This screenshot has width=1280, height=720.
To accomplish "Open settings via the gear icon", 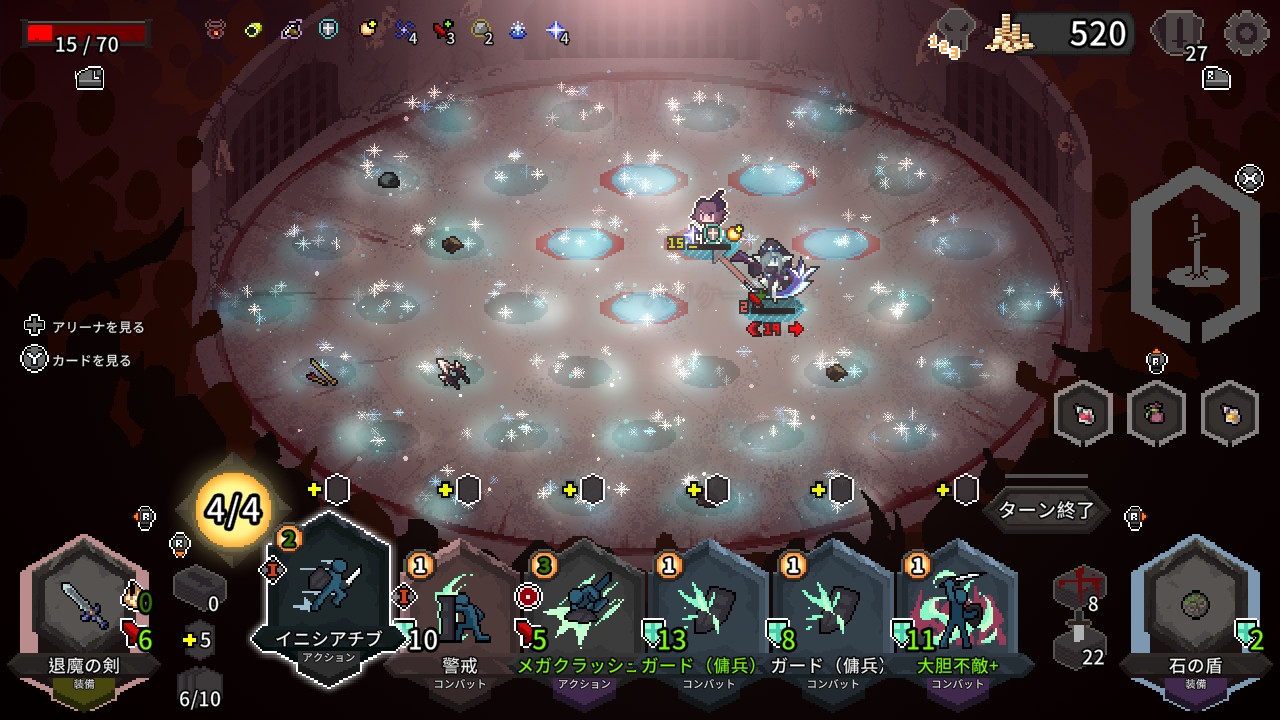I will coord(1246,33).
